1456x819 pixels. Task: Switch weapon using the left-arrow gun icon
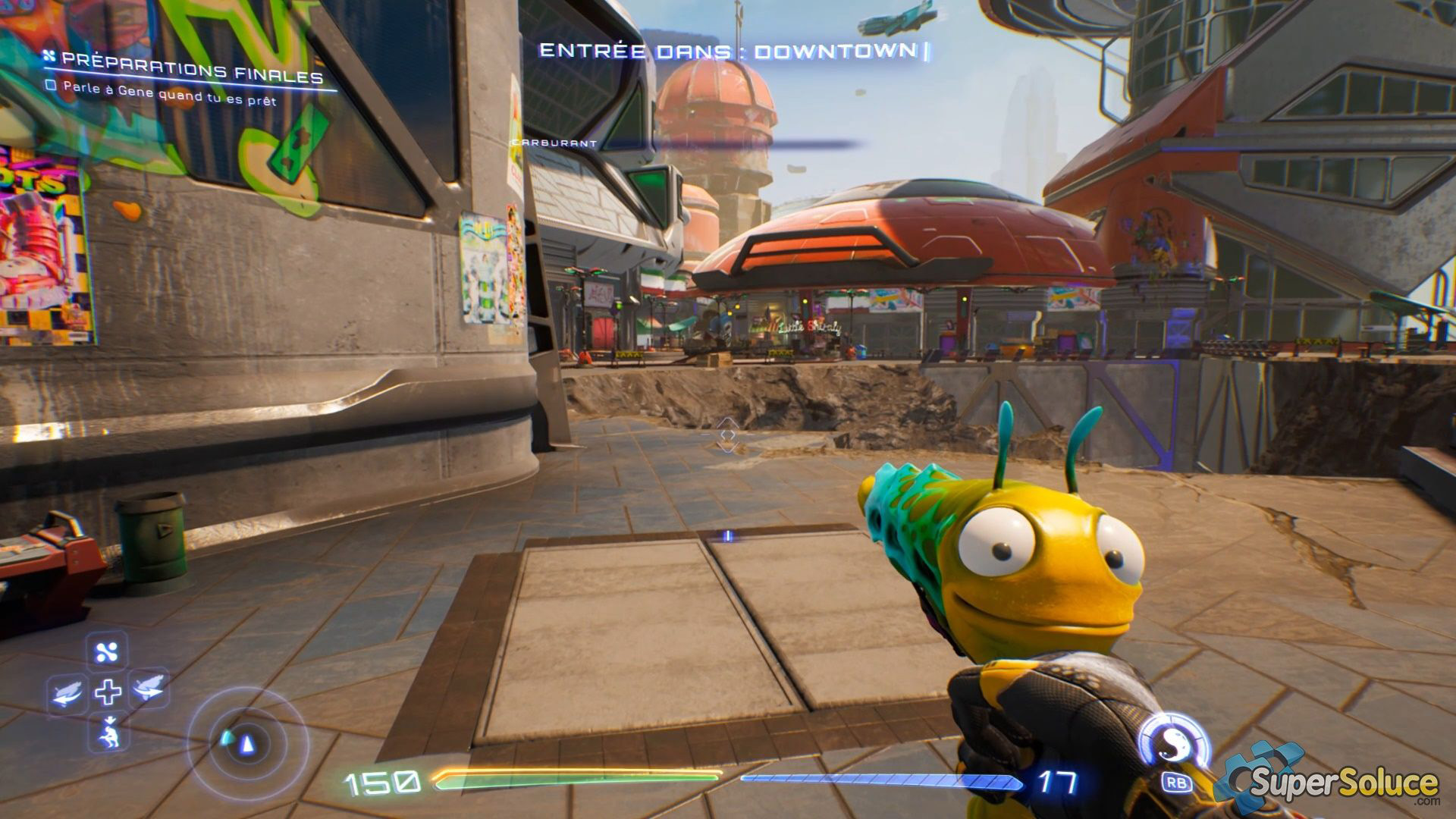click(67, 692)
